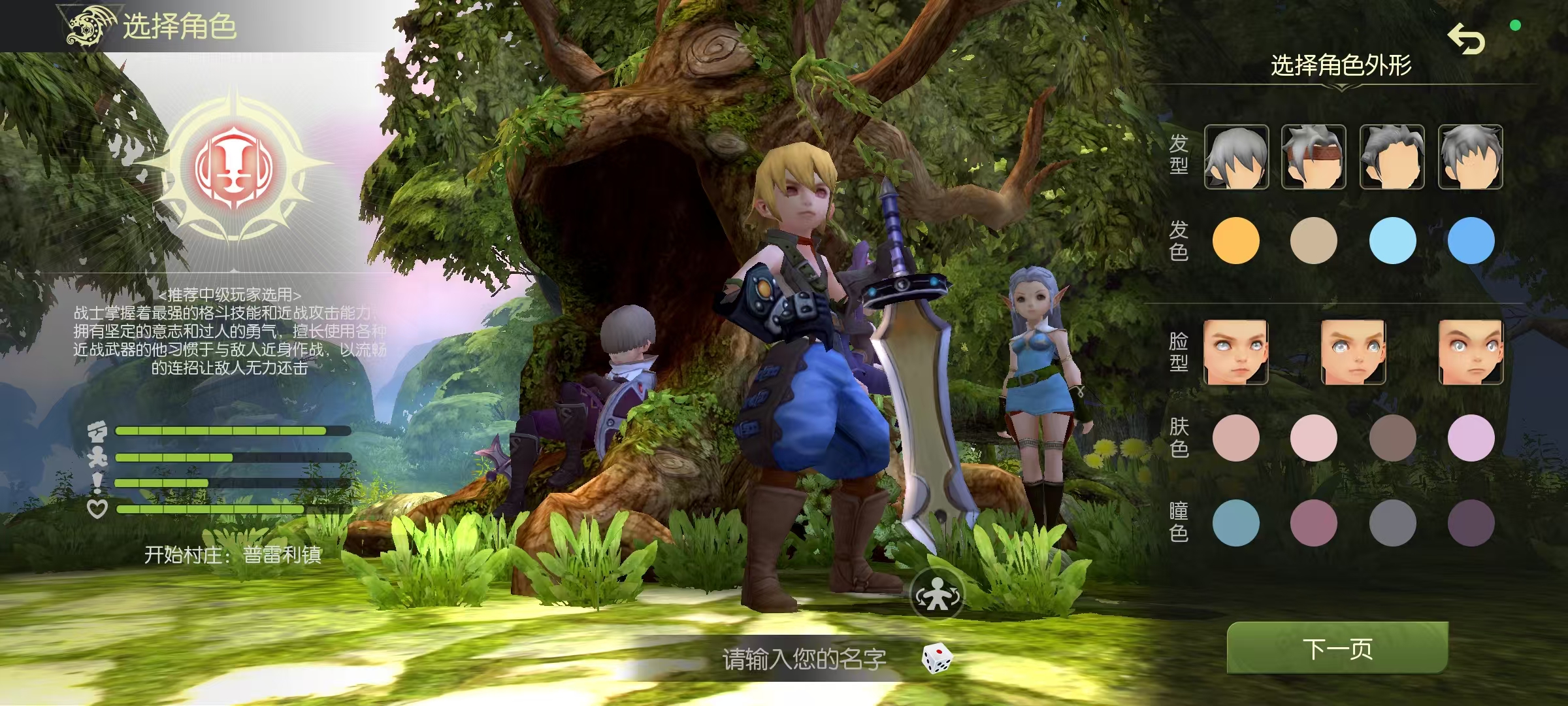Click the 下一页 next page button
1568x706 pixels.
click(x=1337, y=648)
